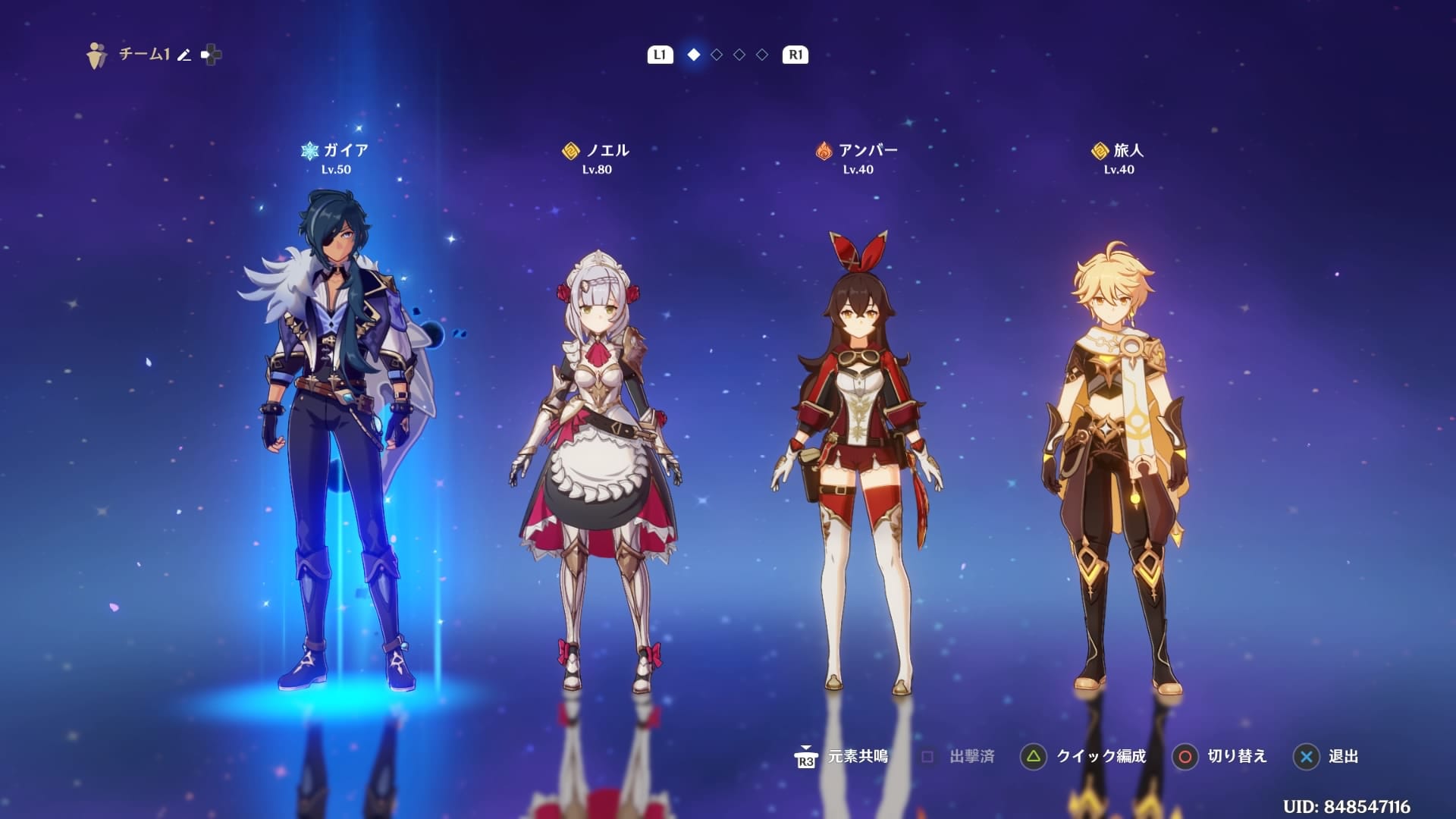
Task: Click 切り替え to switch characters
Action: [x=1236, y=757]
